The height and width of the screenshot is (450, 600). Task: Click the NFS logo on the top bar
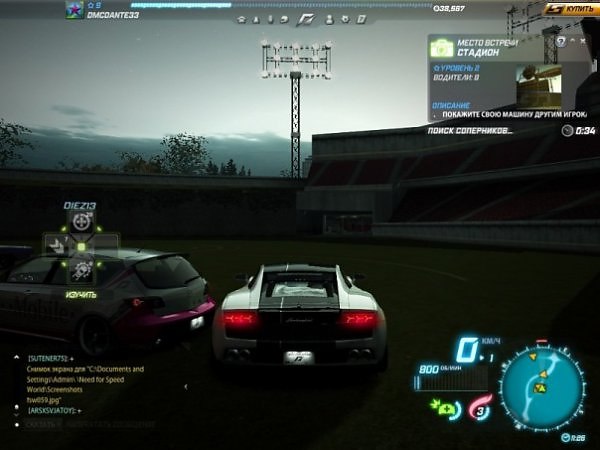coord(308,19)
